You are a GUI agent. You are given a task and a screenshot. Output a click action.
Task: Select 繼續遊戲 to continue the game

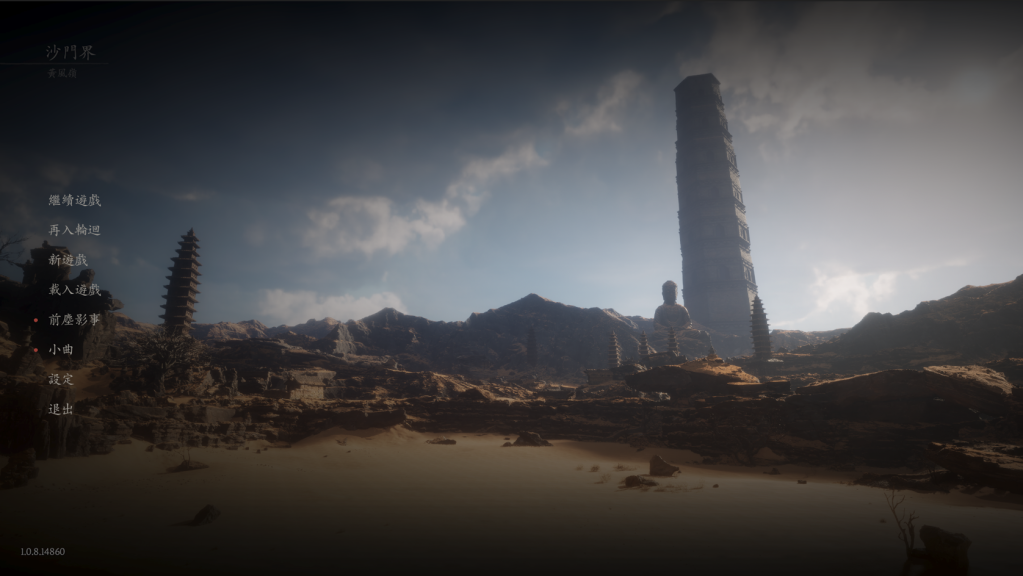[x=75, y=200]
